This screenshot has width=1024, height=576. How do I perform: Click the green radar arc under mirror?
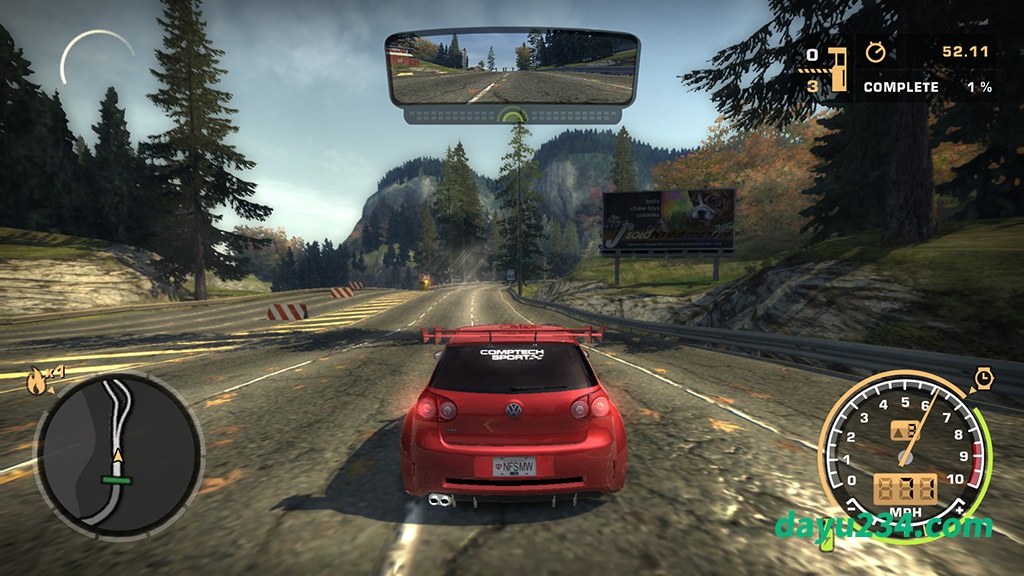pyautogui.click(x=512, y=115)
